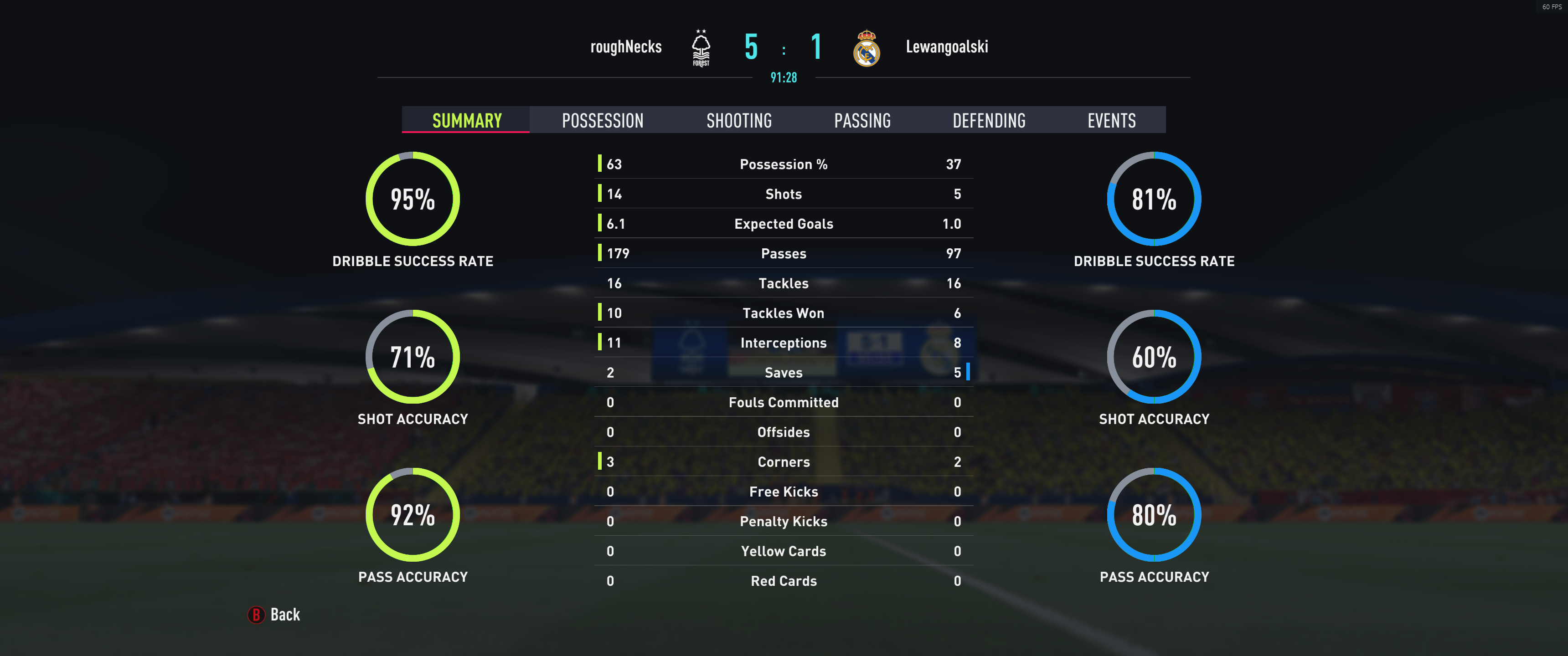The height and width of the screenshot is (656, 1568).
Task: Open the Shooting stats tab
Action: (739, 120)
